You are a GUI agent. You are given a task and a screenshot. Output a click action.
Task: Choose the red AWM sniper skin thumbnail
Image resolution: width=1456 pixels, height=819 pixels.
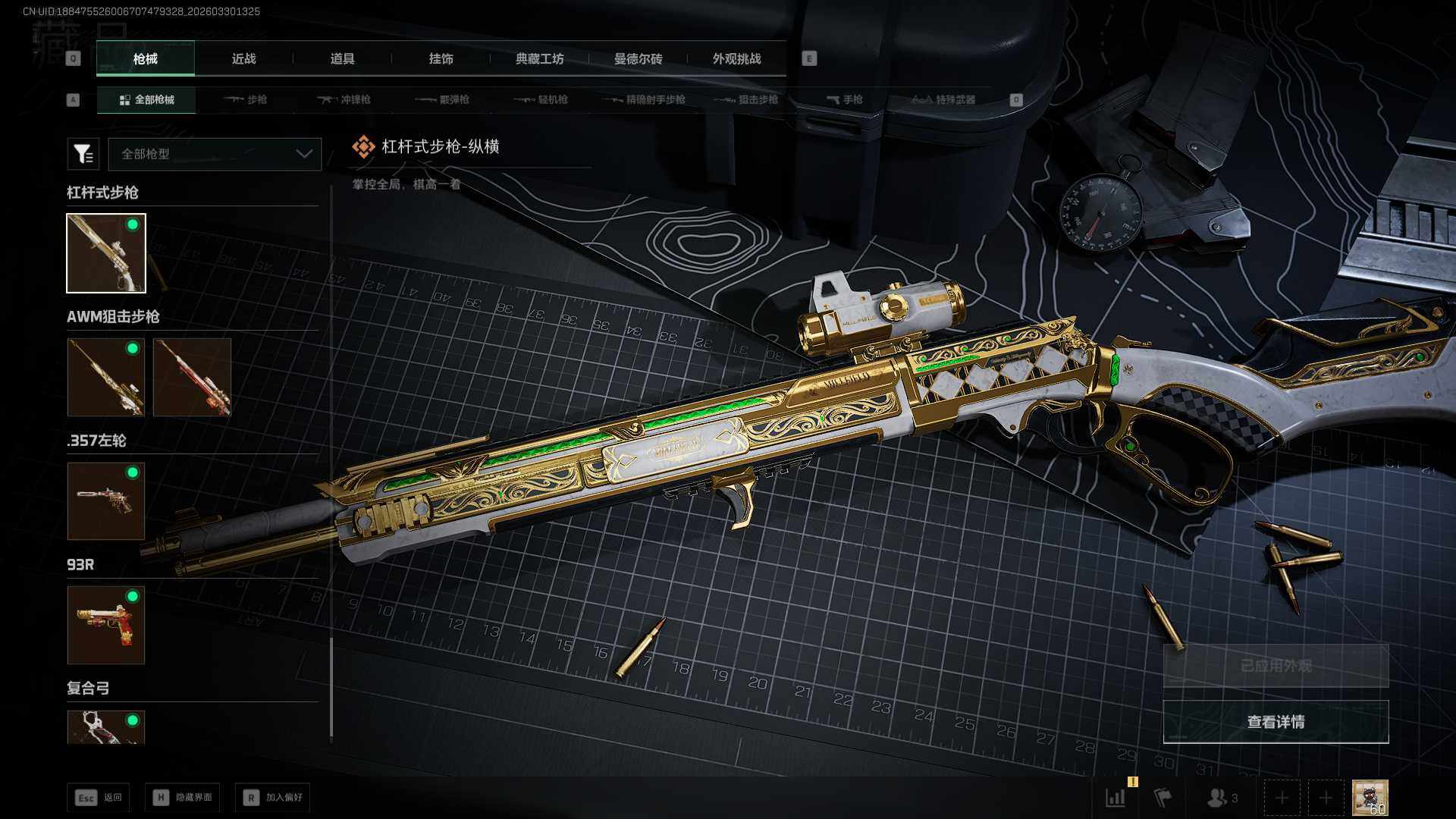(192, 377)
